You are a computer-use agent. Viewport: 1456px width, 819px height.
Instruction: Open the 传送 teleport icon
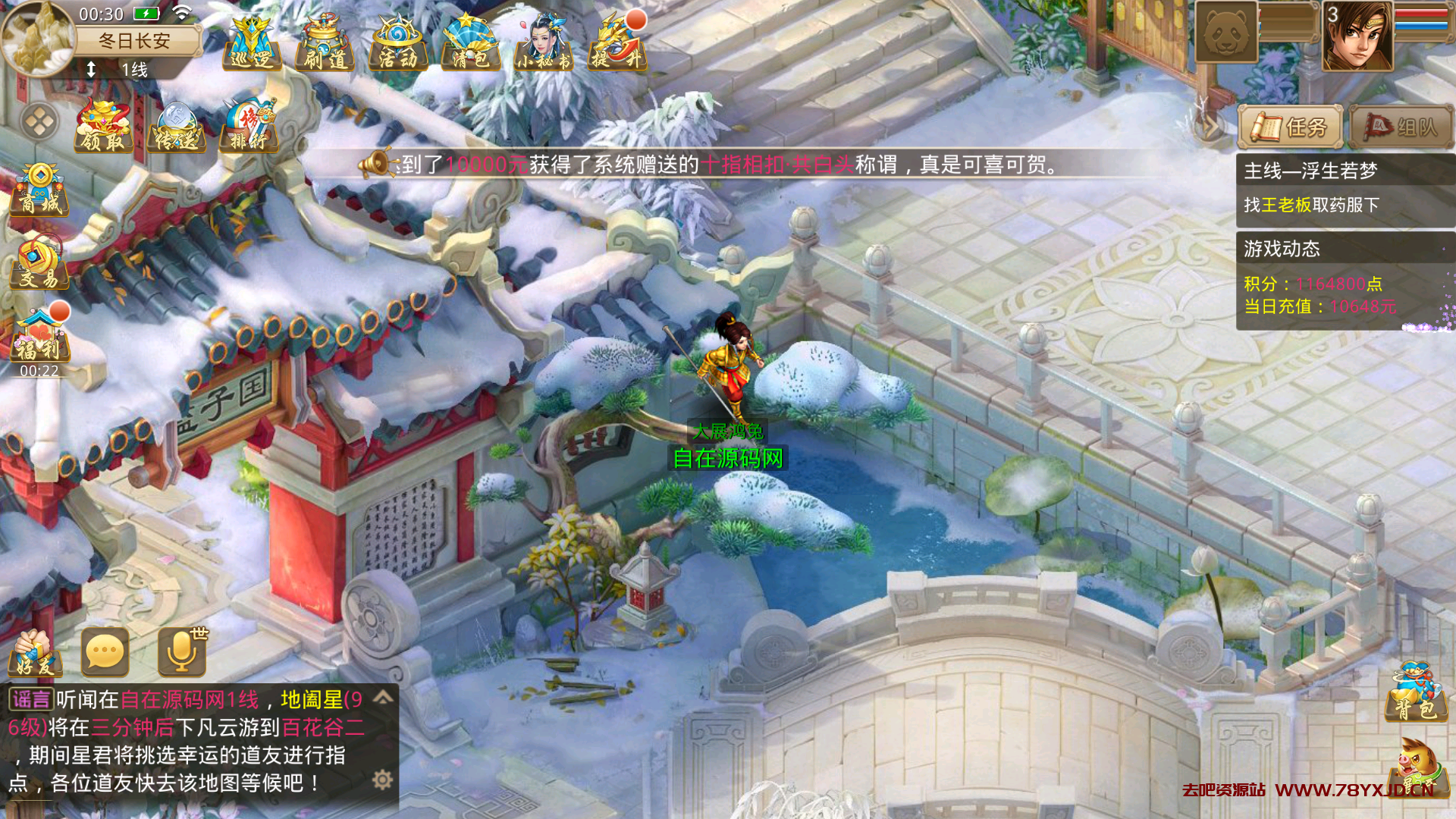pos(176,126)
